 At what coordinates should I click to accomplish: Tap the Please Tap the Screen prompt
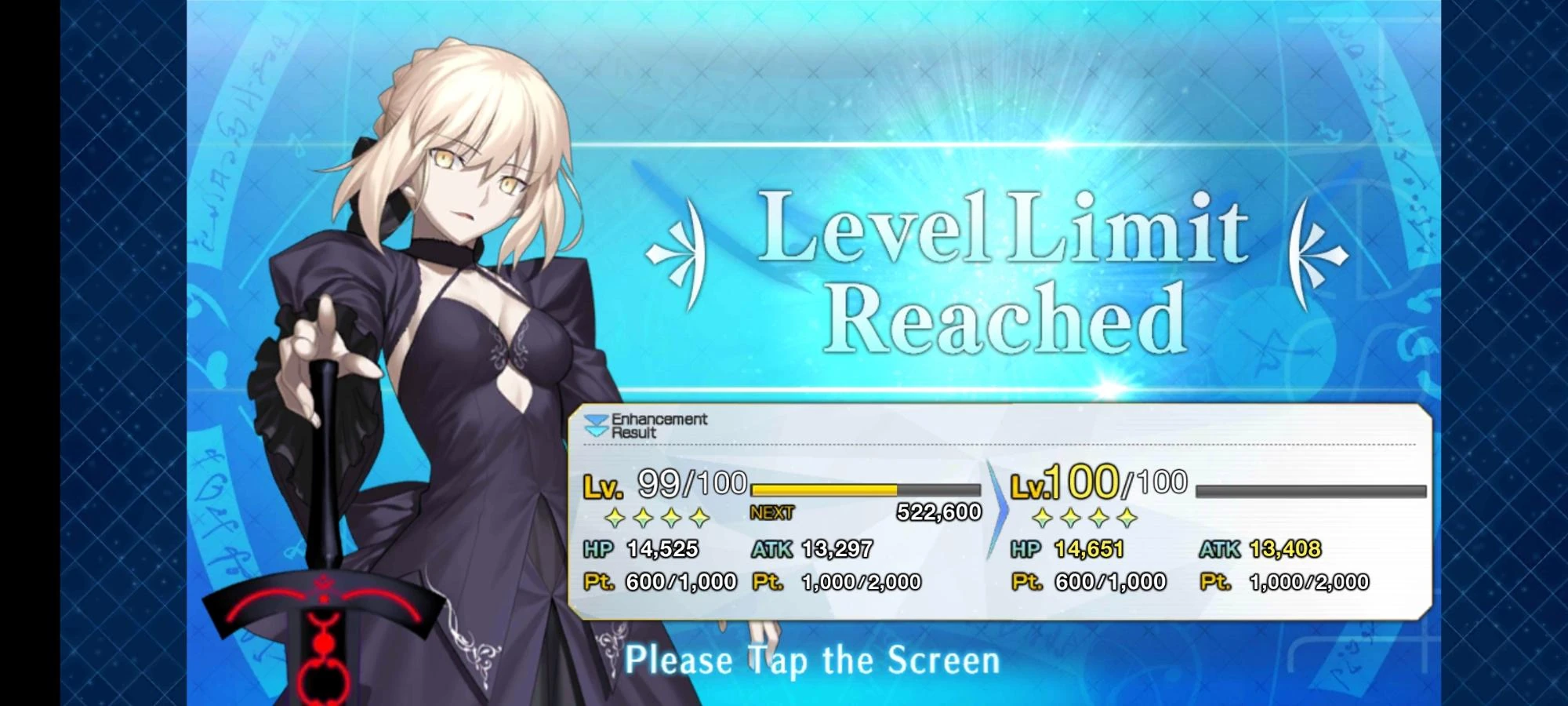[x=815, y=660]
